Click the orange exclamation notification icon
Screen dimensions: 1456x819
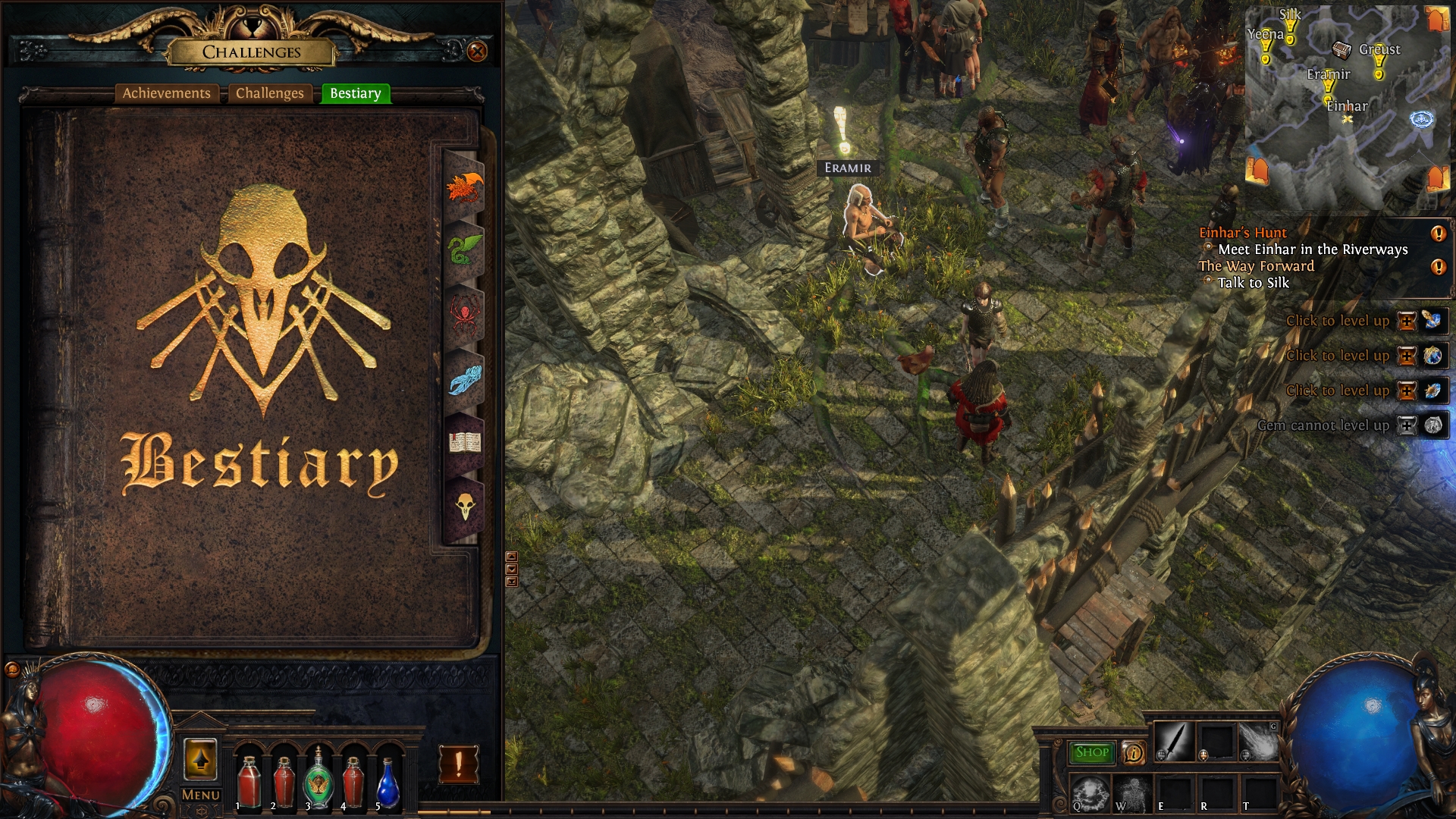coord(458,764)
